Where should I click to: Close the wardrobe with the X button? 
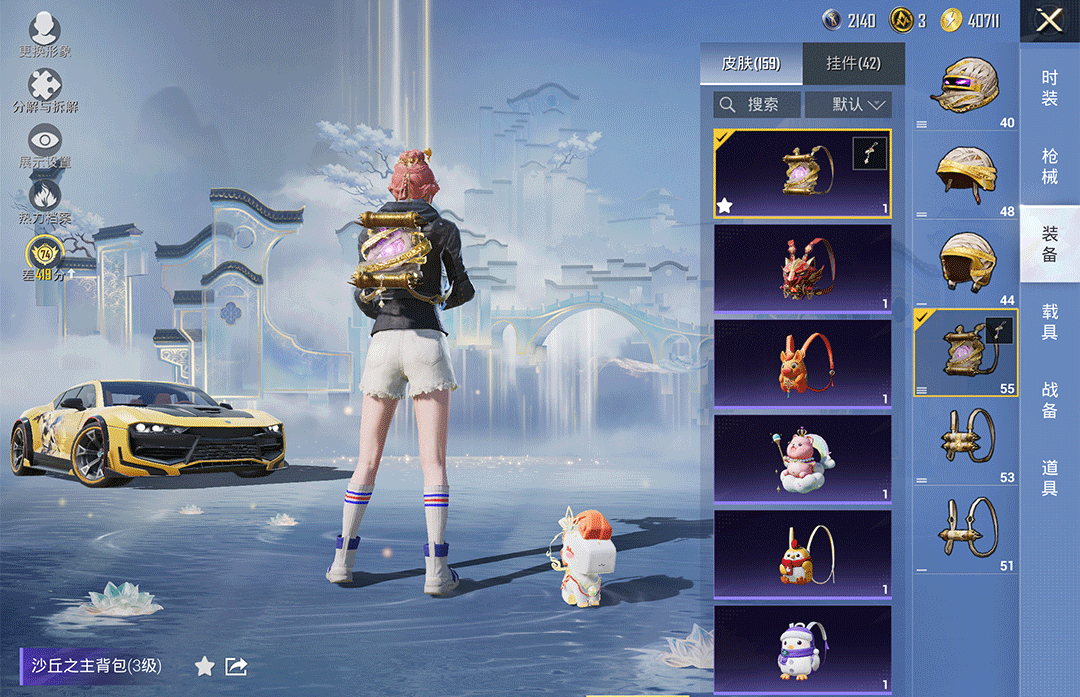pos(1049,20)
